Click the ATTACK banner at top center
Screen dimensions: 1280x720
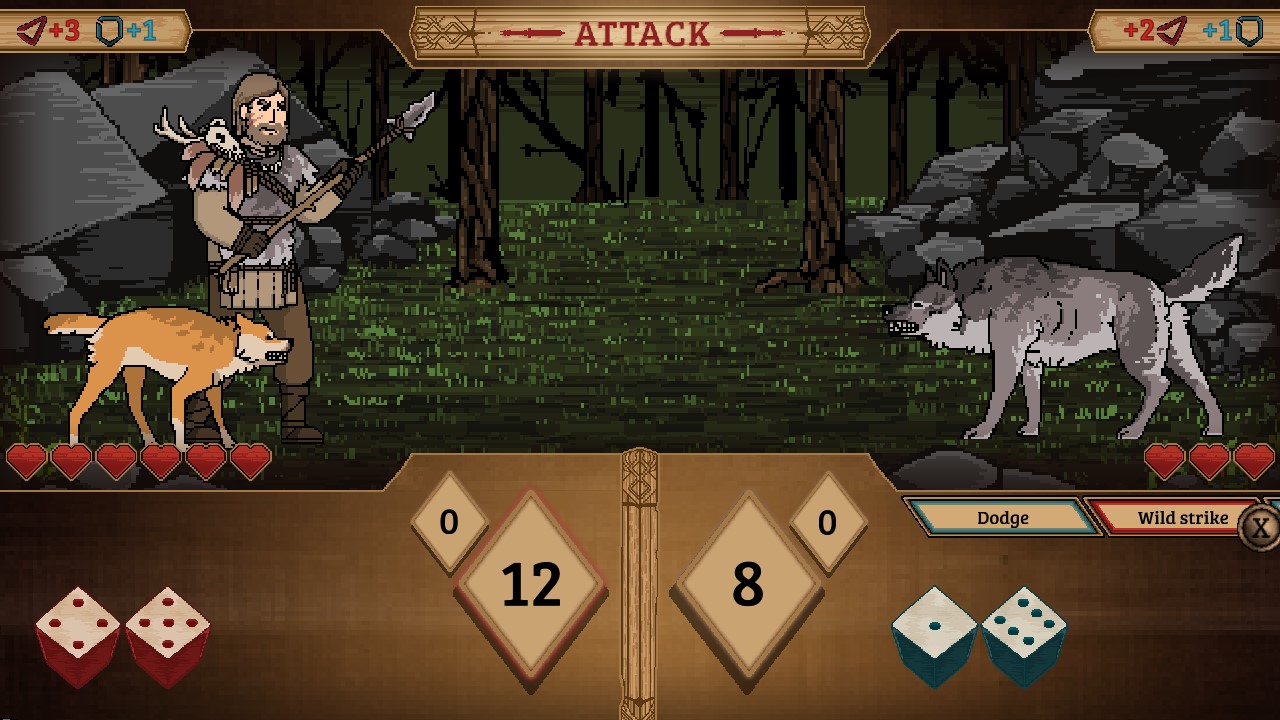[x=640, y=32]
